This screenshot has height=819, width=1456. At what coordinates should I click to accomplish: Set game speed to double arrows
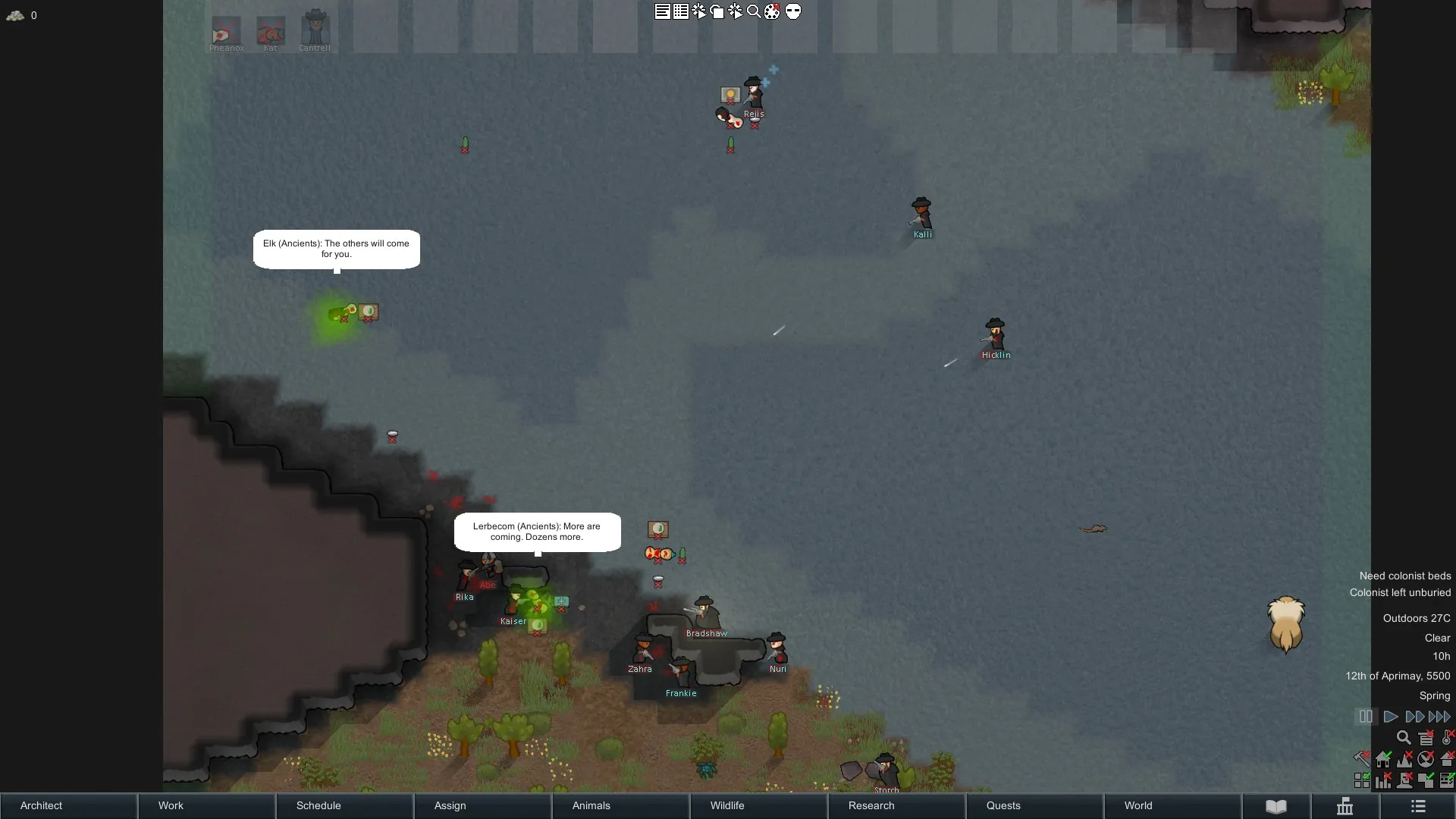1414,717
